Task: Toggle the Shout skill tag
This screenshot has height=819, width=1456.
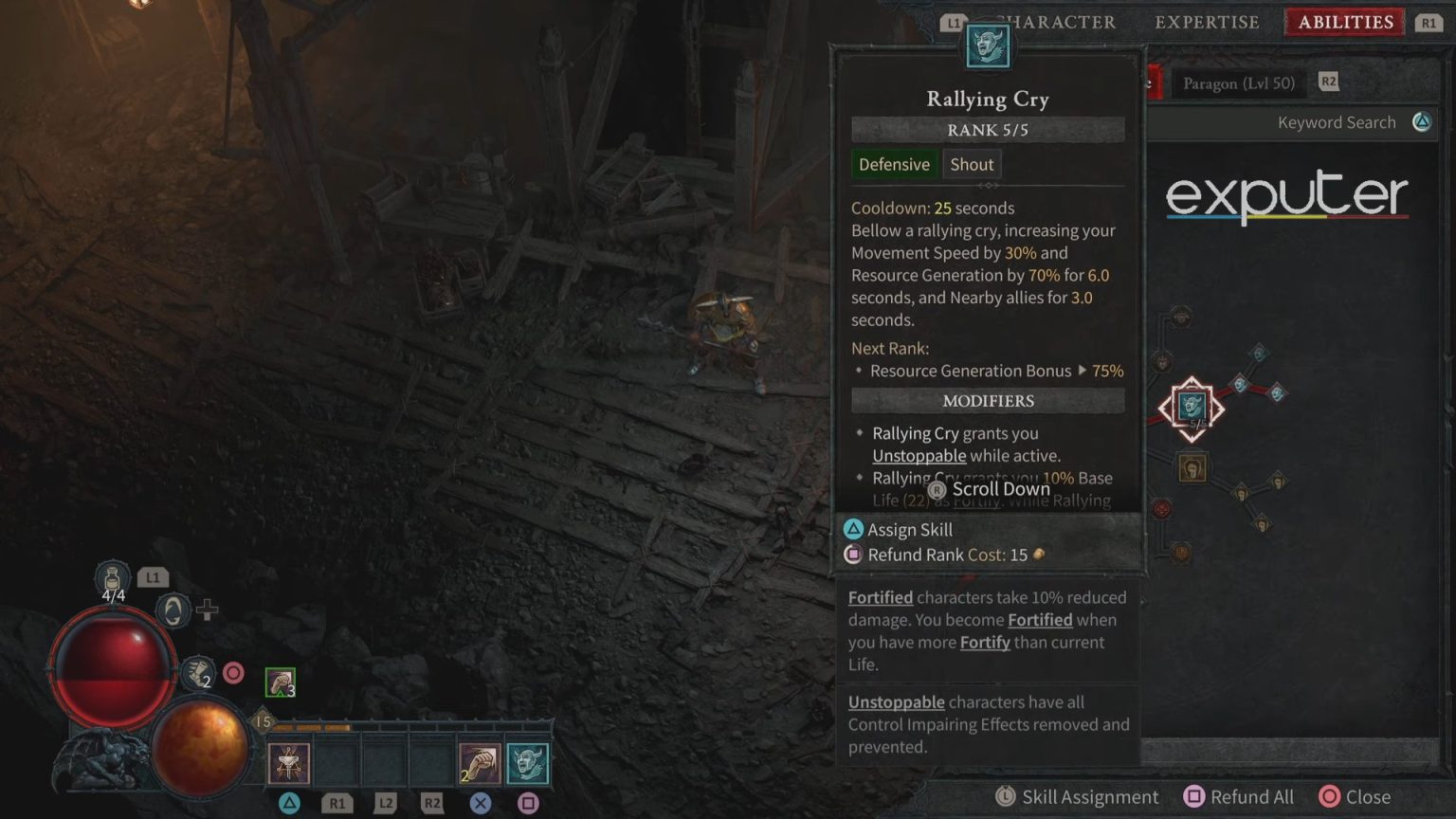Action: [972, 164]
